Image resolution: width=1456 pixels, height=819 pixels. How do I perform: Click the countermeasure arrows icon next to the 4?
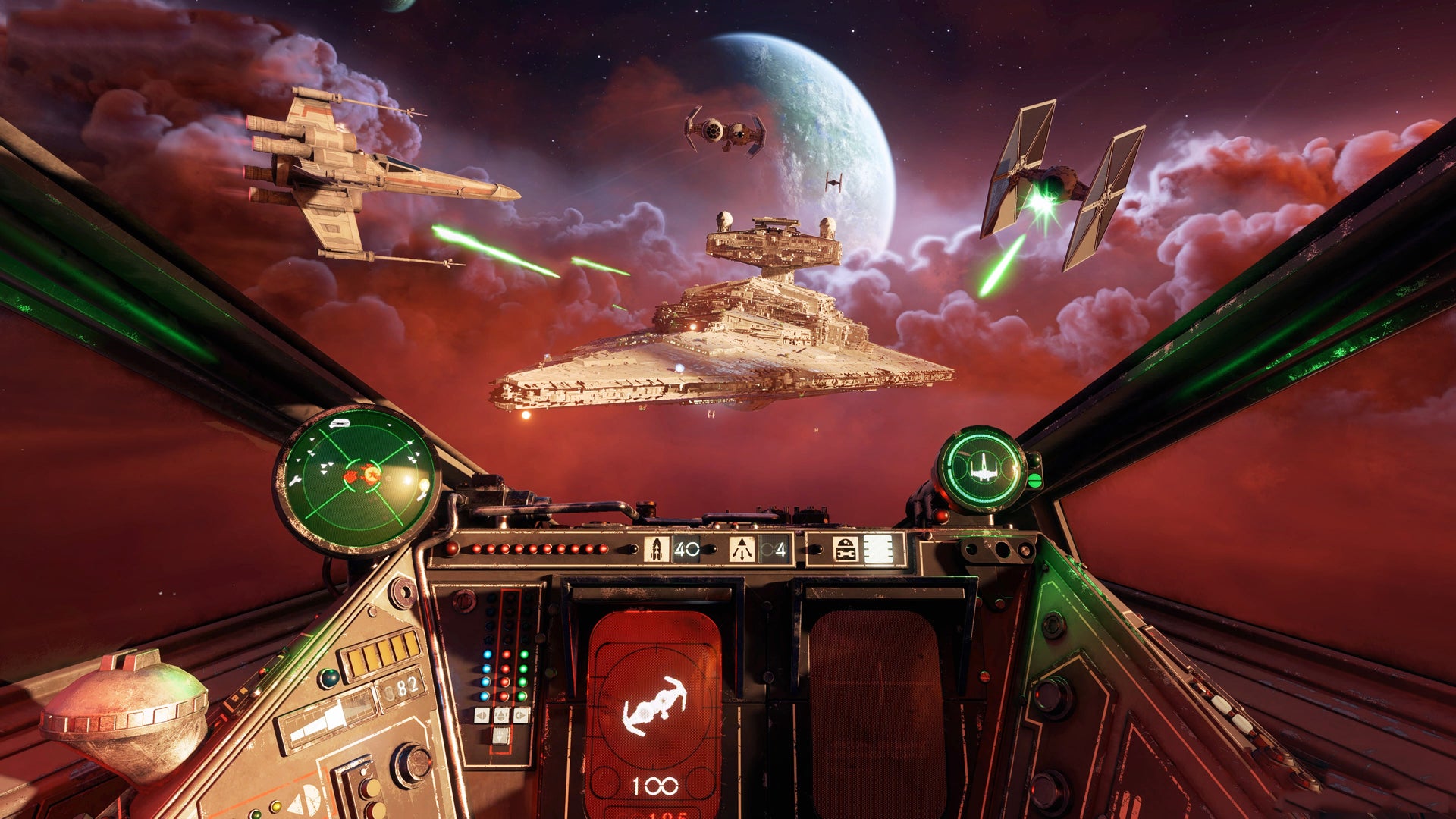click(743, 548)
